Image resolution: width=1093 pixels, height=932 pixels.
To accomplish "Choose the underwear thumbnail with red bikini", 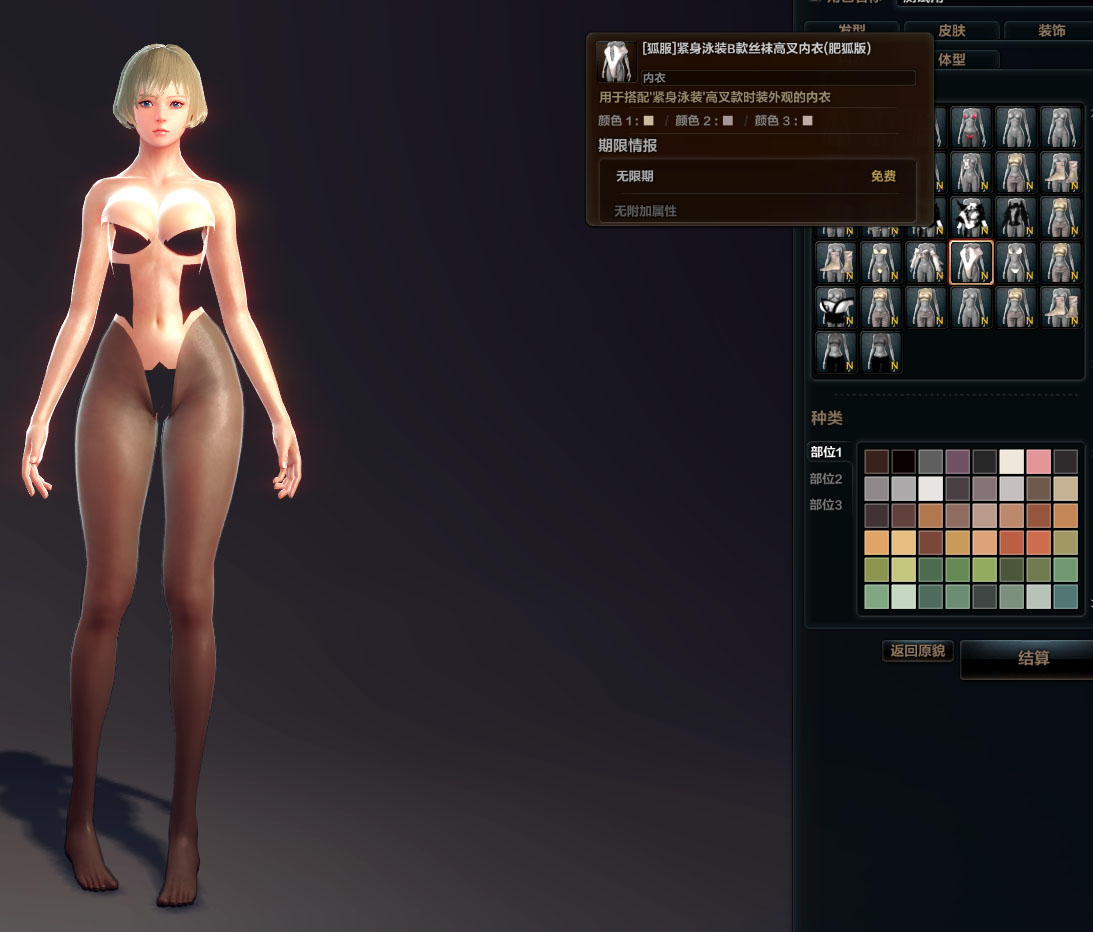I will pyautogui.click(x=971, y=128).
